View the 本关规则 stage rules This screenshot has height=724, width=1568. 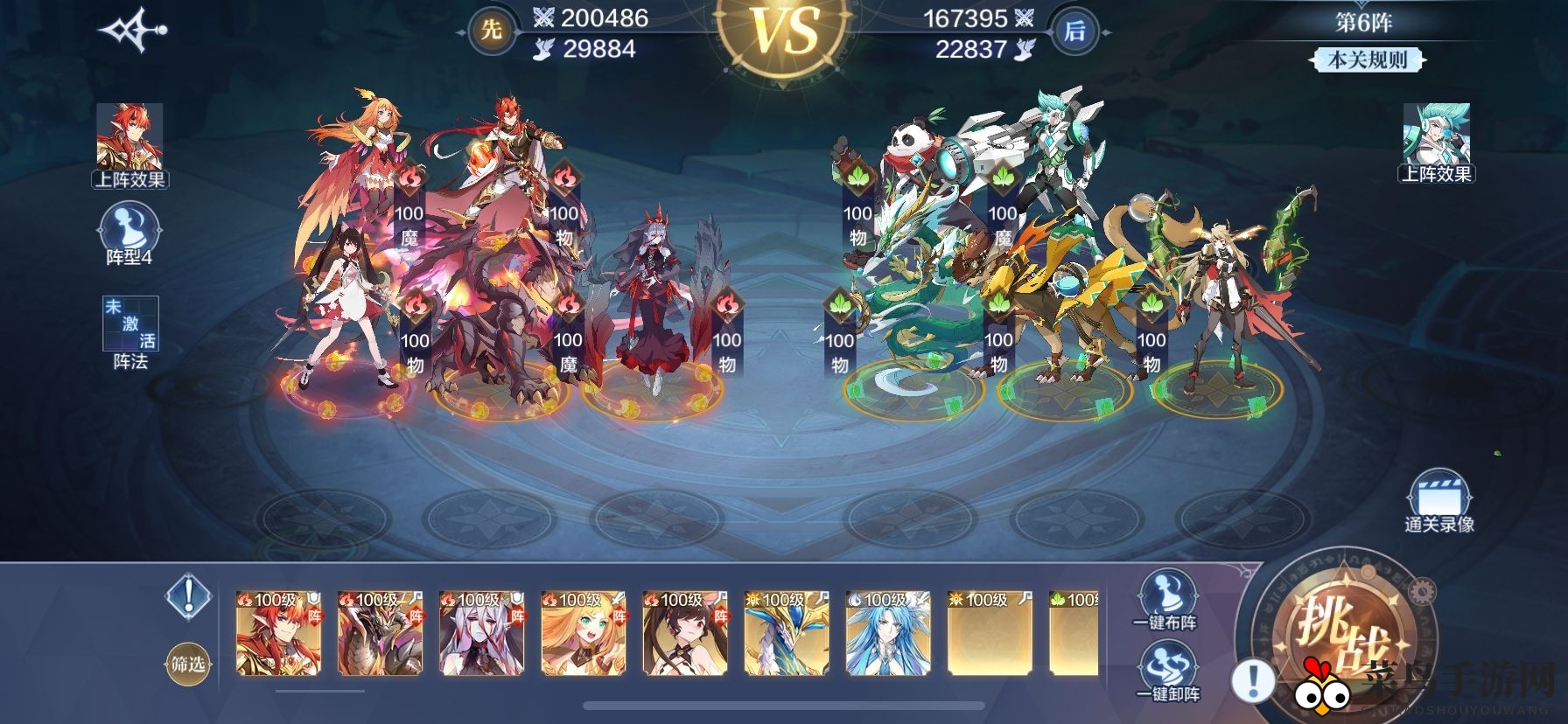coord(1367,59)
